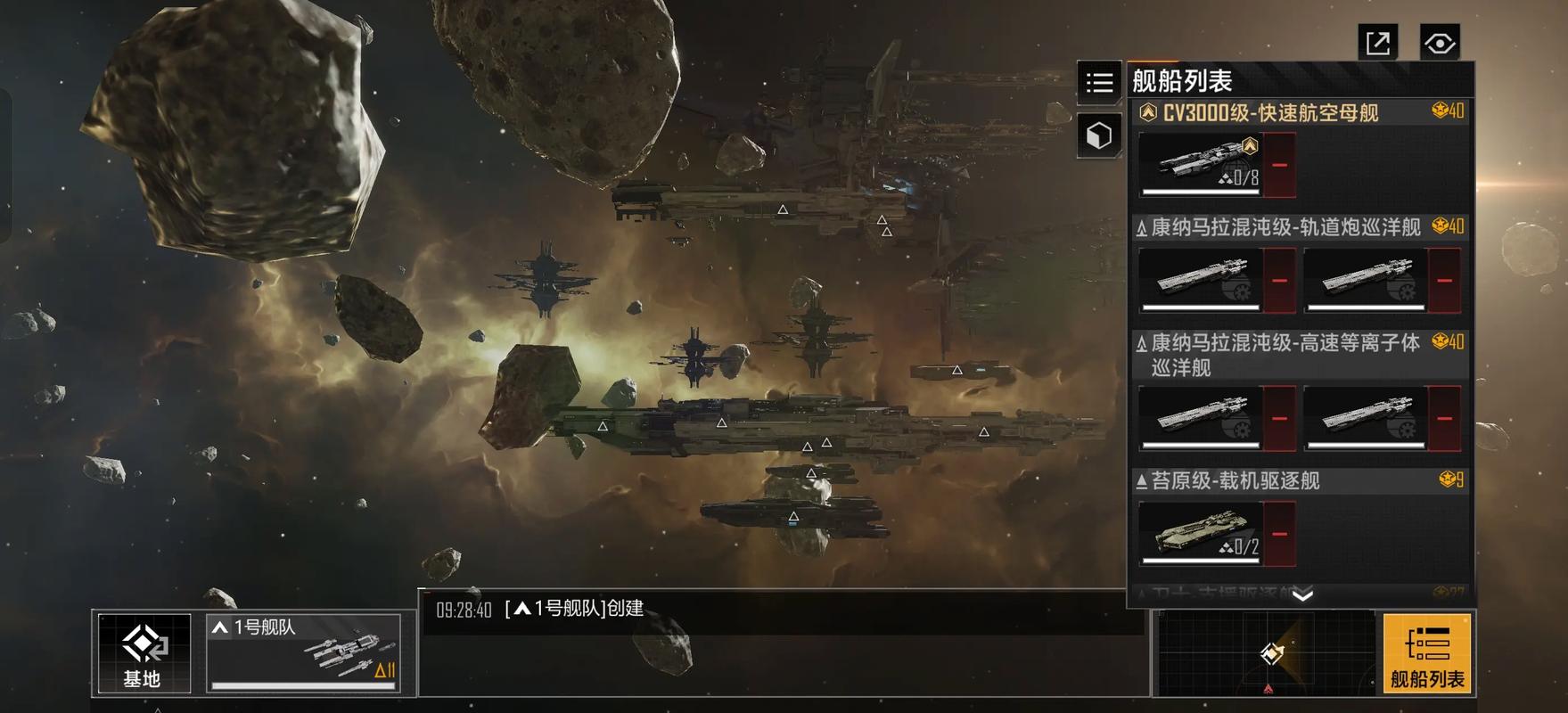This screenshot has height=713, width=1568.
Task: Switch to the list view tab icon
Action: coord(1099,83)
